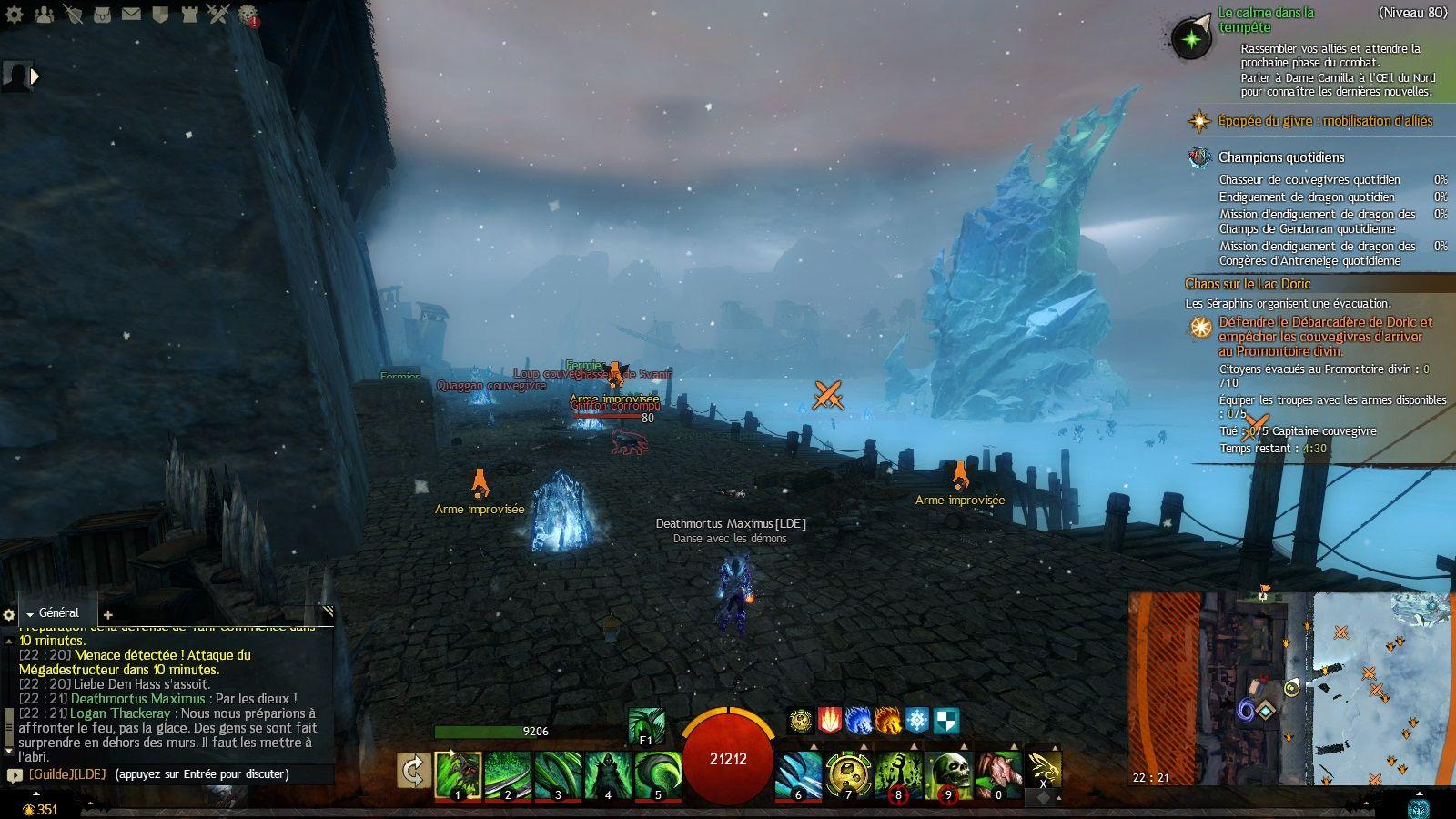The width and height of the screenshot is (1456, 819).
Task: Activate weapon skill 1
Action: tap(458, 773)
